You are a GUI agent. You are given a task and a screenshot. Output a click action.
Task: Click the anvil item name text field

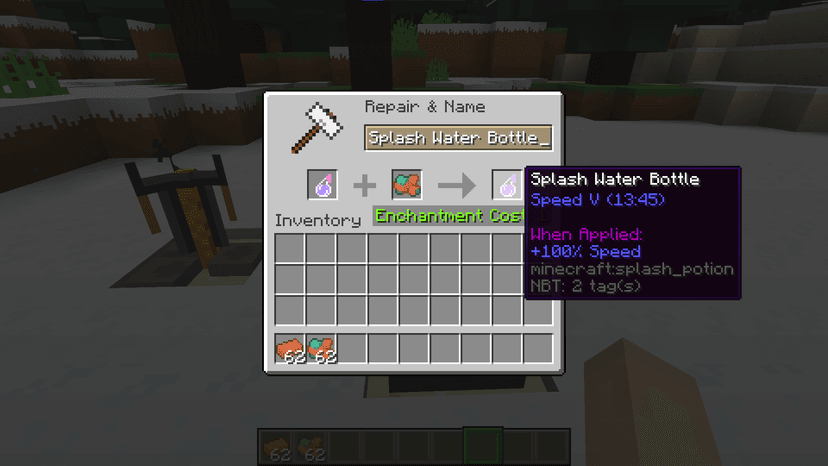coord(459,138)
